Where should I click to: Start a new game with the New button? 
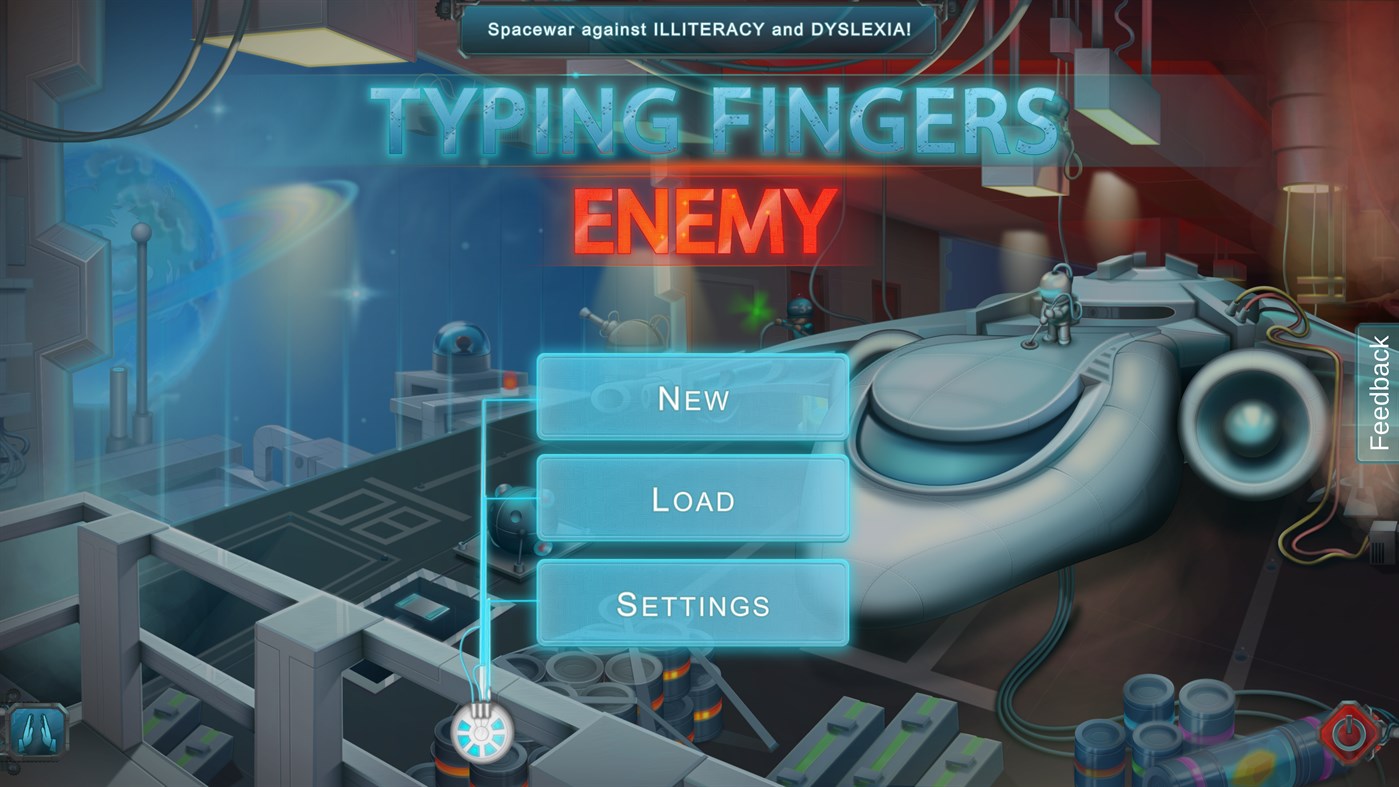click(693, 398)
